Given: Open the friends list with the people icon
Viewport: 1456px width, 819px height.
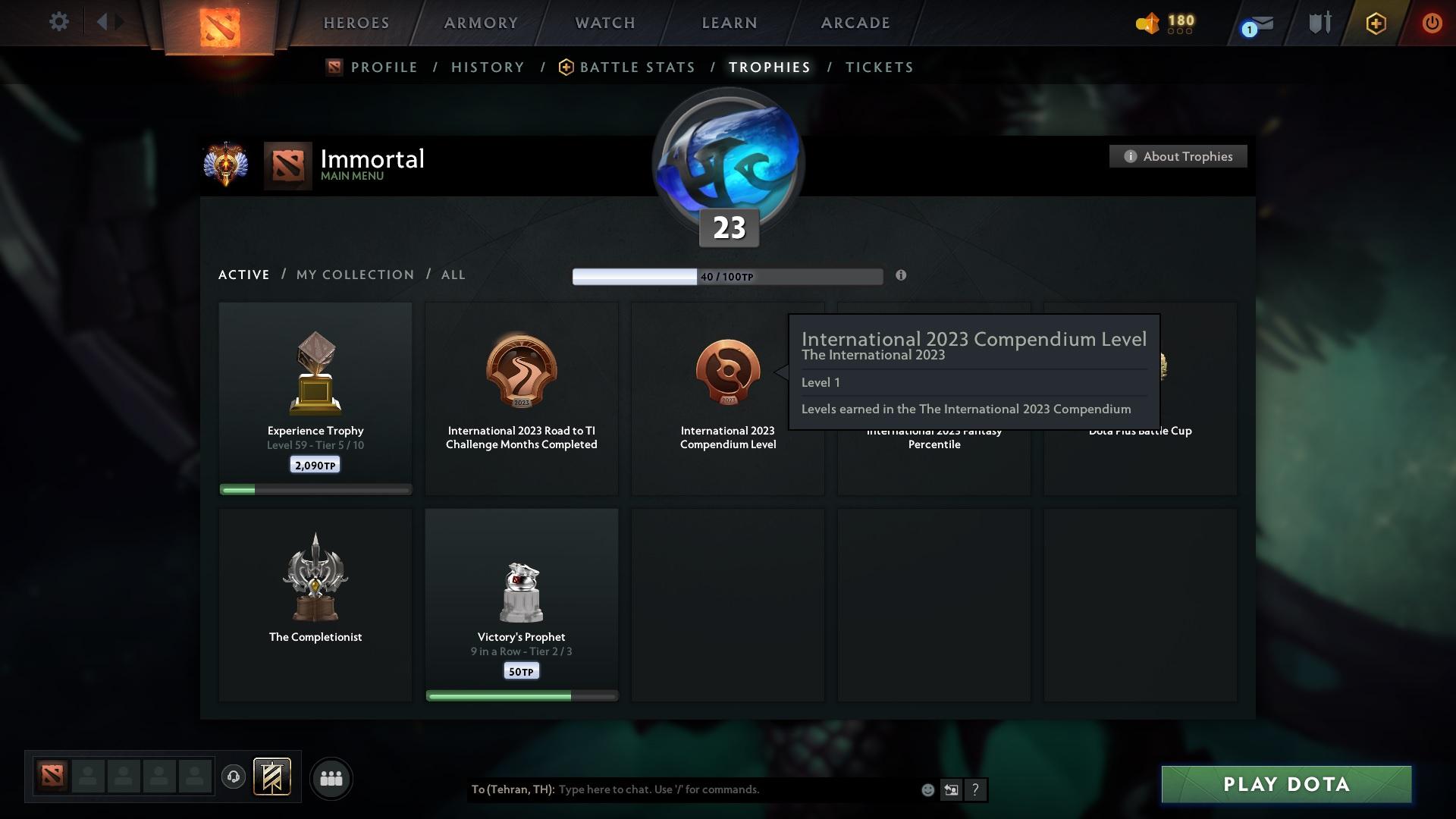Looking at the screenshot, I should (331, 778).
